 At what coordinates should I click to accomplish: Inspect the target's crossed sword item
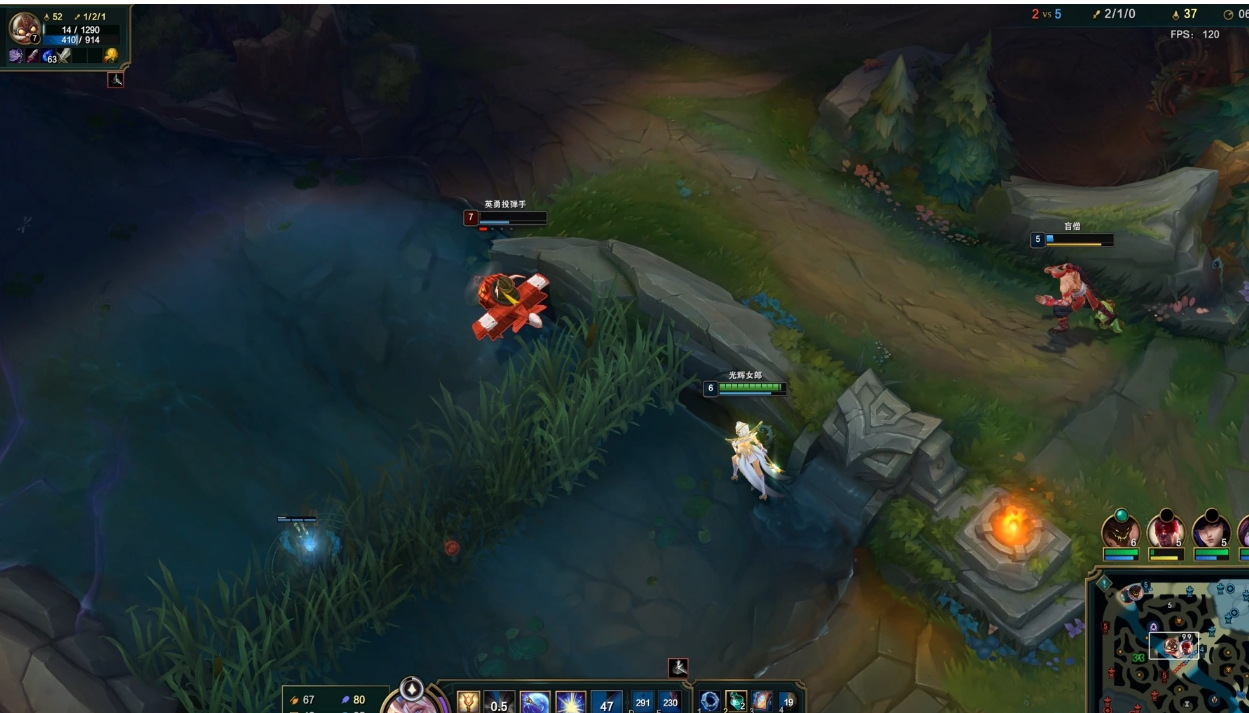click(x=64, y=56)
